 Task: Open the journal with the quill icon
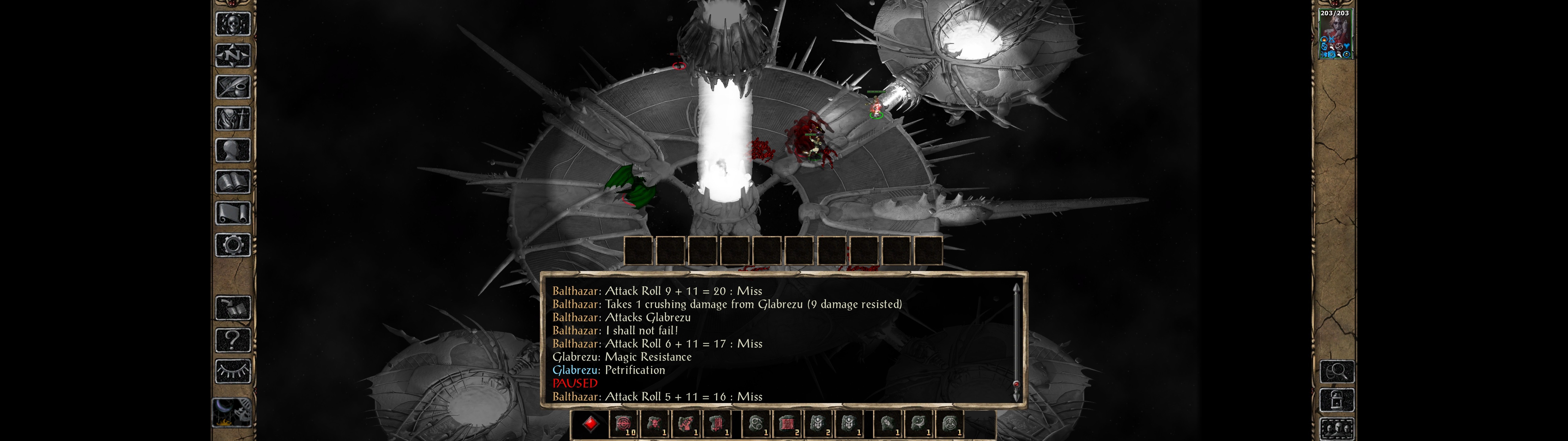click(233, 87)
